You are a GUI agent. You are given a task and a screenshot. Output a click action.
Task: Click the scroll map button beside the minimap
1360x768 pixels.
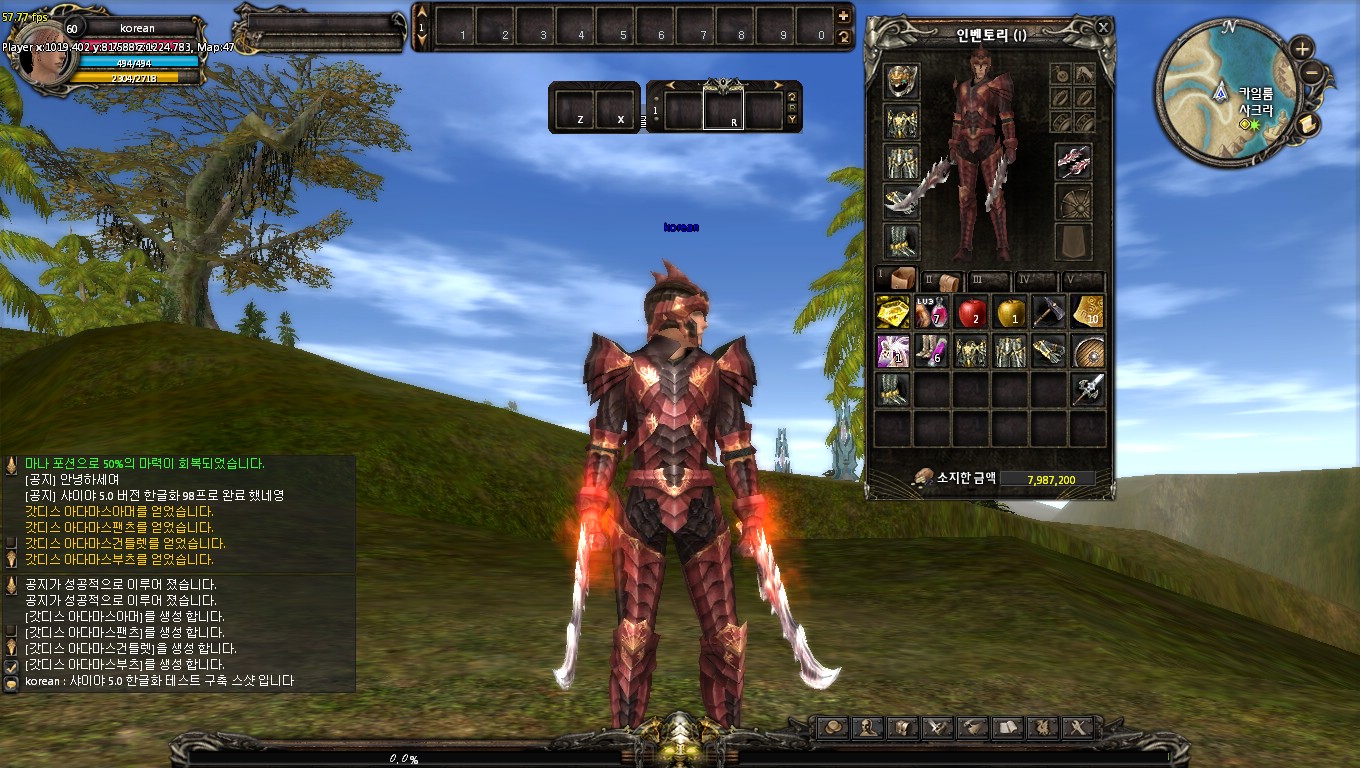pyautogui.click(x=1308, y=122)
